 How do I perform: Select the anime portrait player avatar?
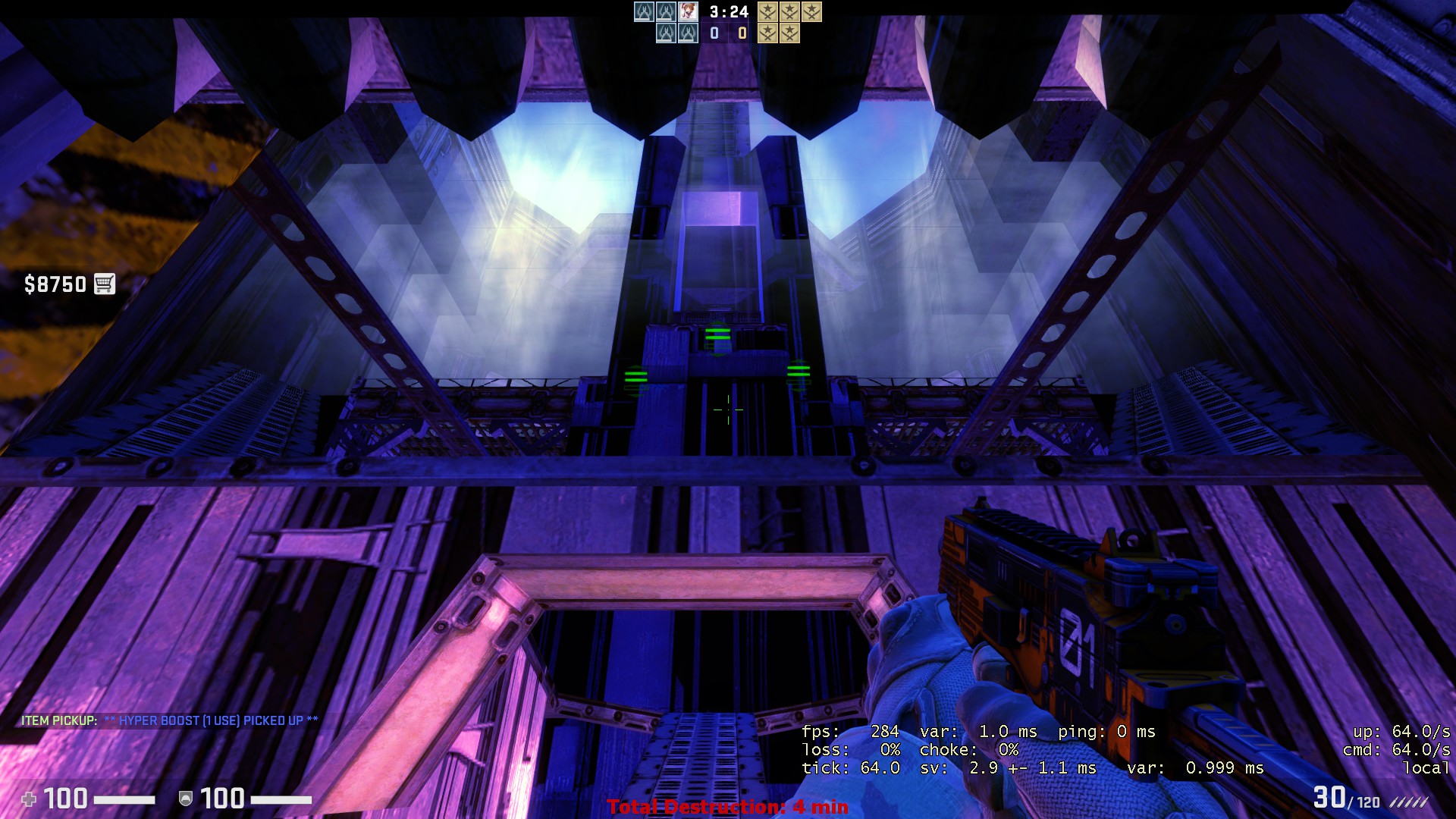688,11
